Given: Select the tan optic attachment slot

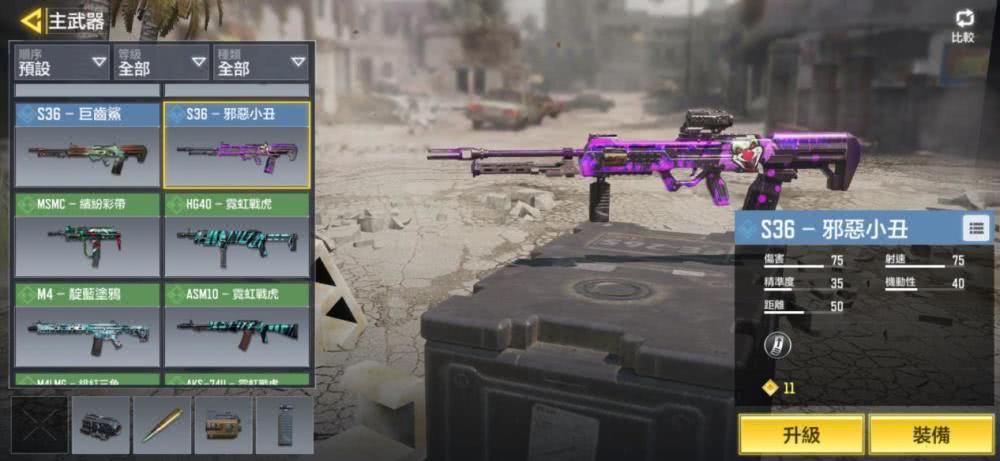Looking at the screenshot, I should coord(223,425).
